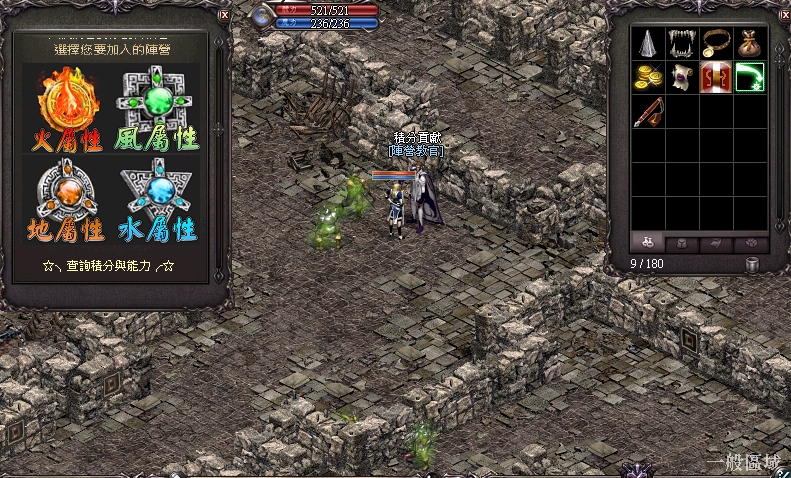Select the red and gold armor item
Image resolution: width=791 pixels, height=478 pixels.
pos(715,77)
